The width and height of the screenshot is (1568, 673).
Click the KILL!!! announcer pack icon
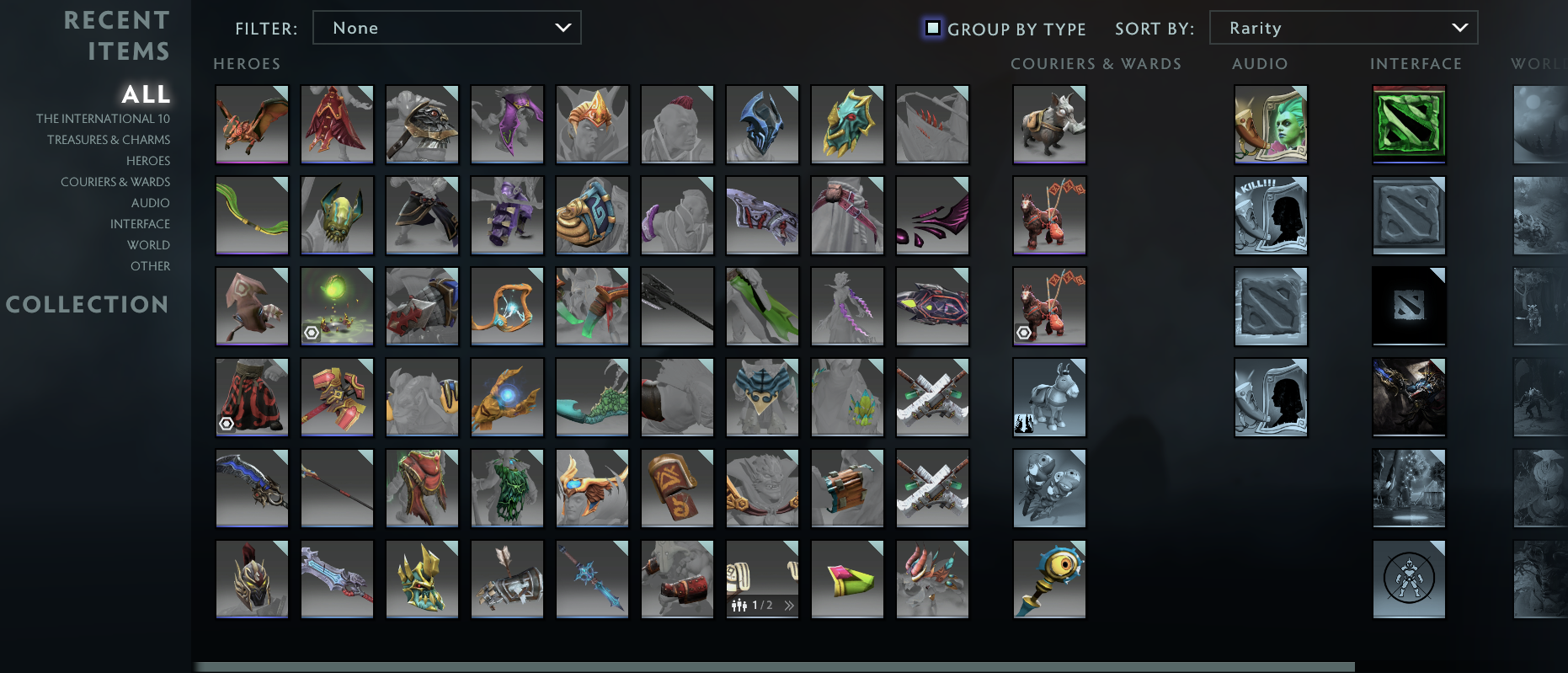(1272, 216)
